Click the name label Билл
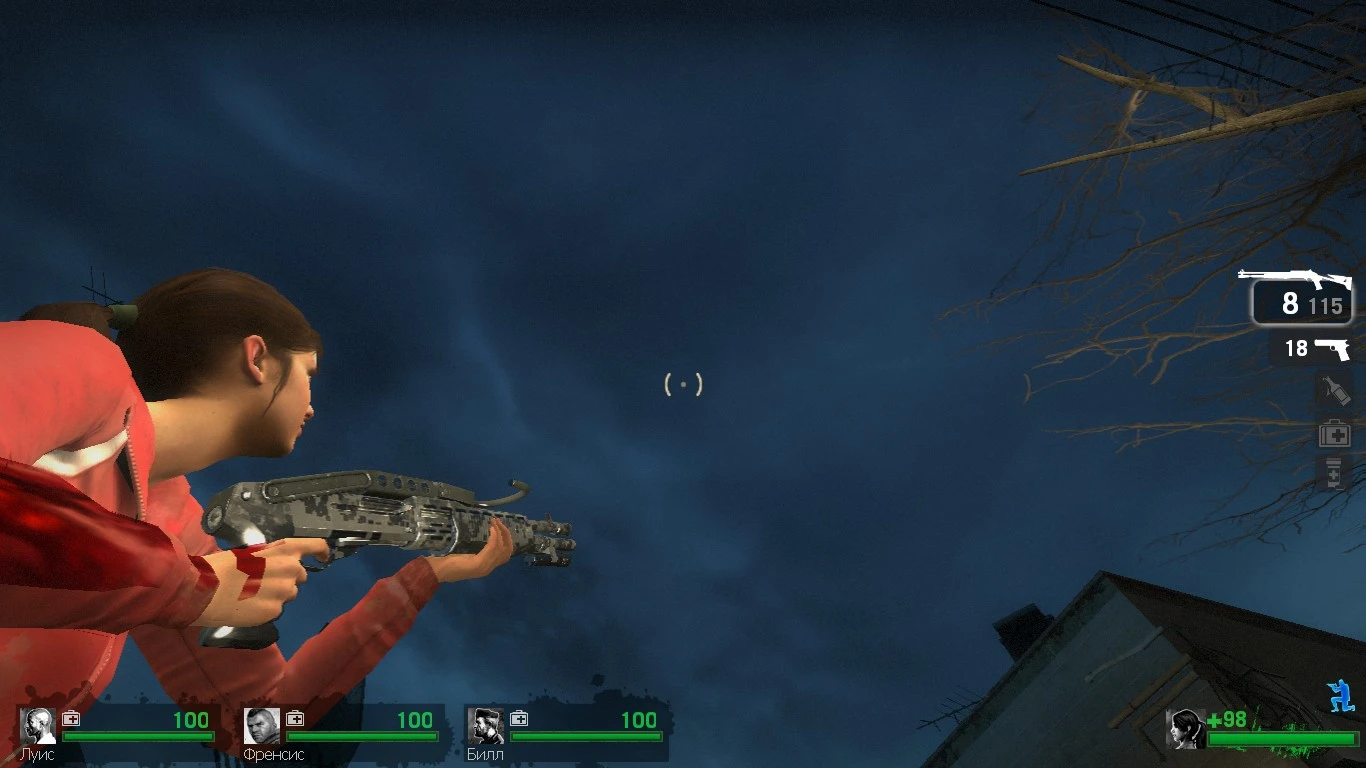Screen dimensions: 1366x768 pyautogui.click(x=486, y=752)
